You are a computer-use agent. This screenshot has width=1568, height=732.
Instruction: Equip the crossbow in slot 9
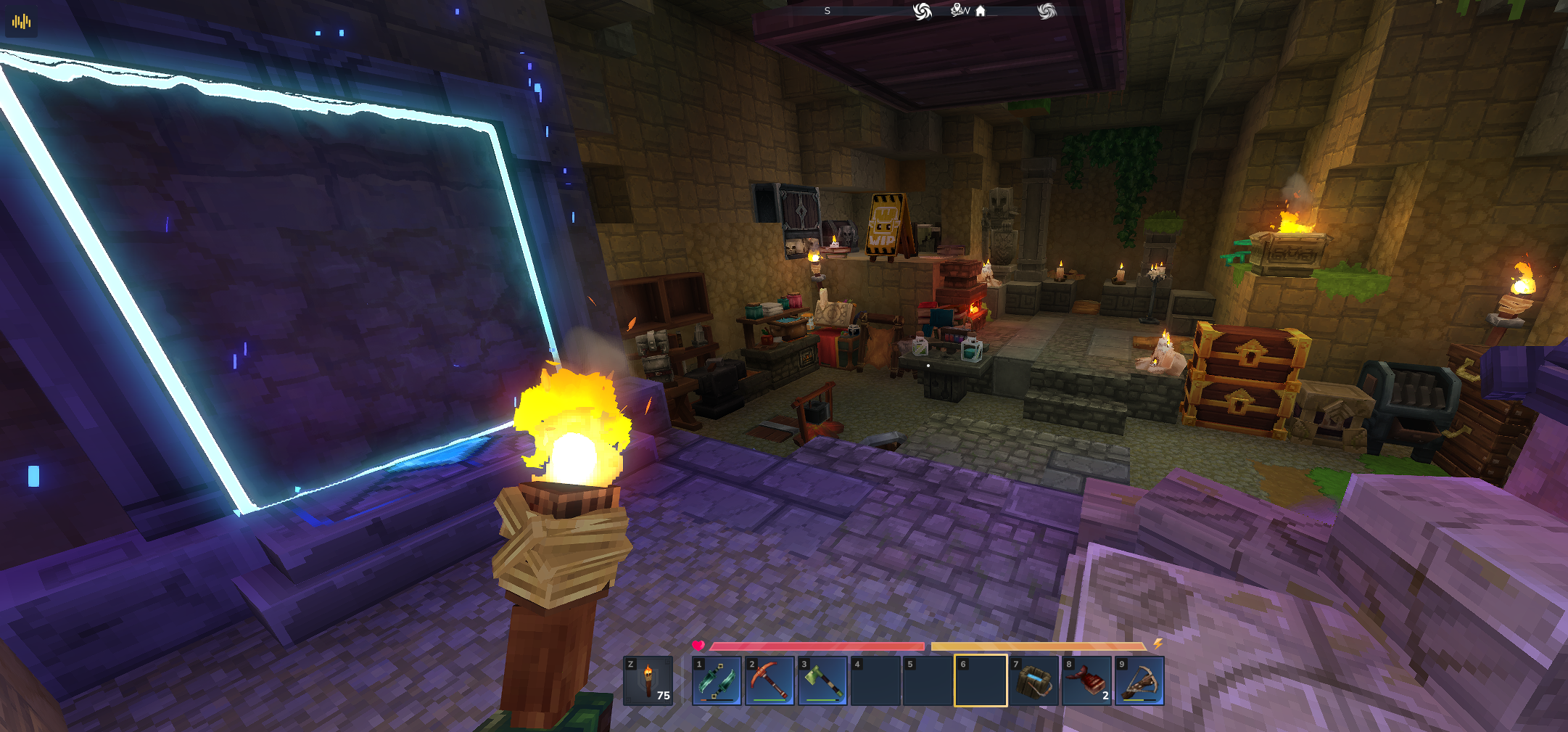[1139, 680]
